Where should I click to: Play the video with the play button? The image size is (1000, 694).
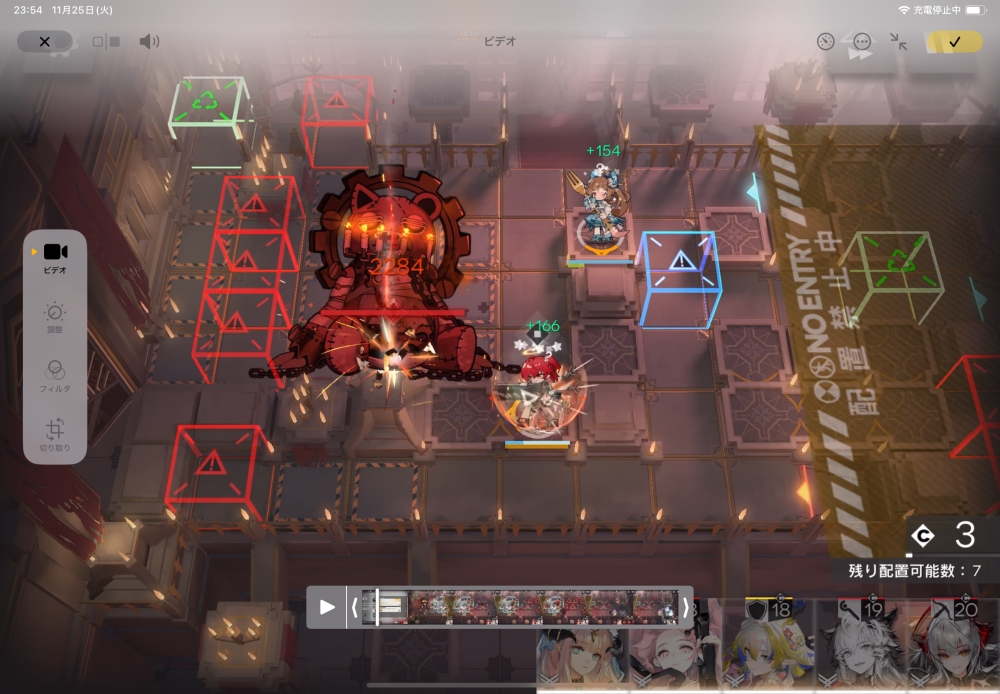point(327,607)
